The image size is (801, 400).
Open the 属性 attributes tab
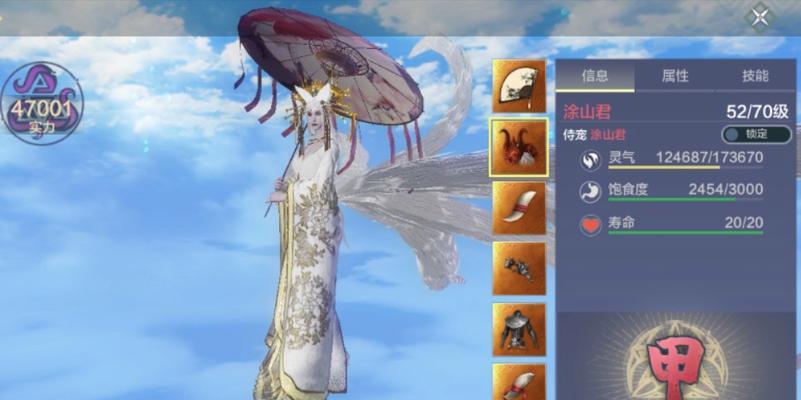click(x=675, y=76)
